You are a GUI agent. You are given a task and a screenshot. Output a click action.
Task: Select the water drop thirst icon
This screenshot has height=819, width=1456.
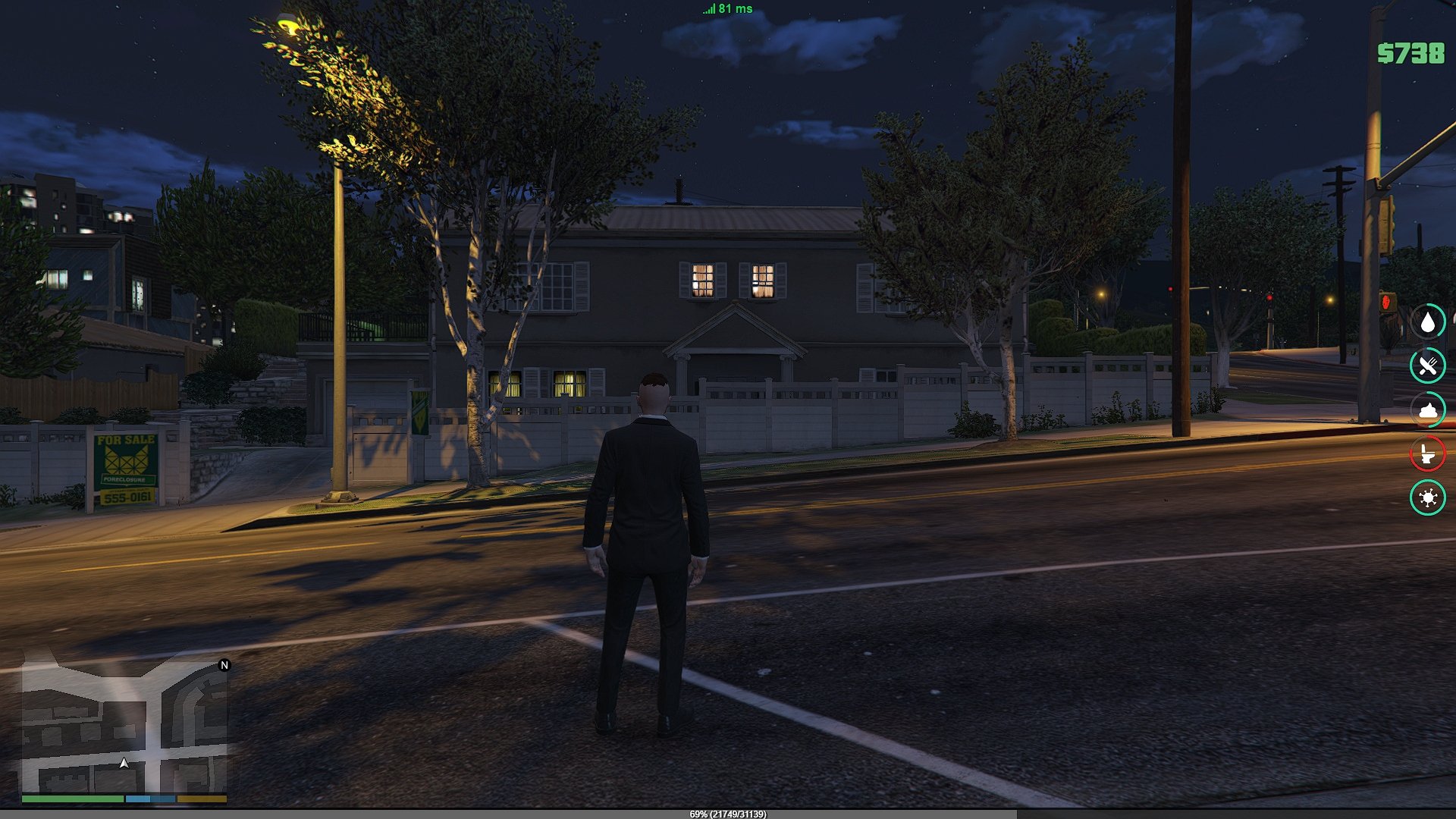pos(1428,322)
